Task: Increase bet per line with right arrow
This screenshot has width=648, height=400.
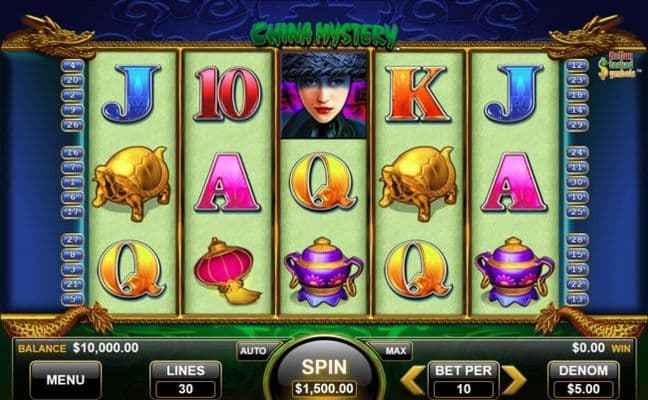Action: (513, 379)
